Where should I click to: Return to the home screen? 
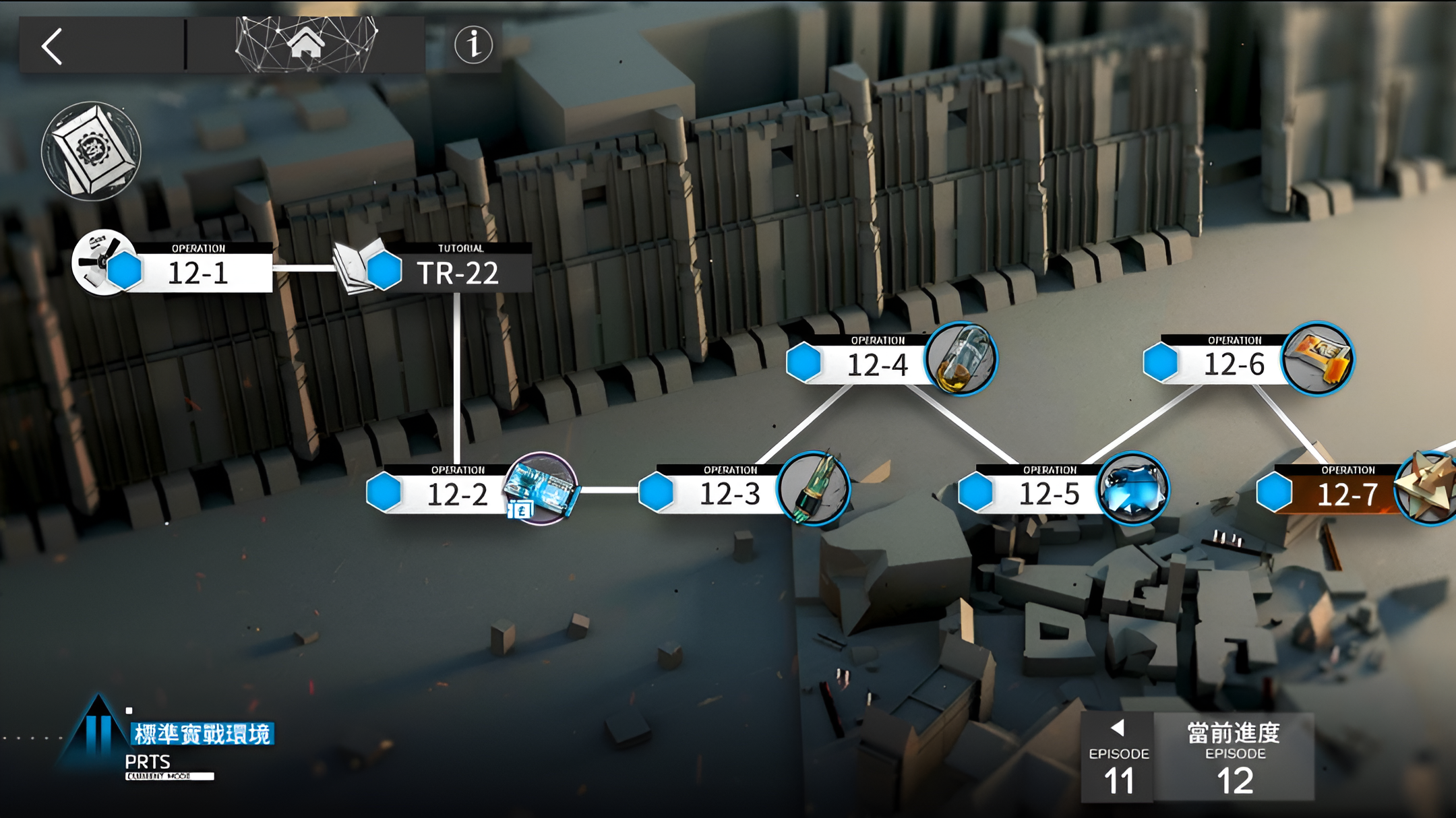(305, 44)
